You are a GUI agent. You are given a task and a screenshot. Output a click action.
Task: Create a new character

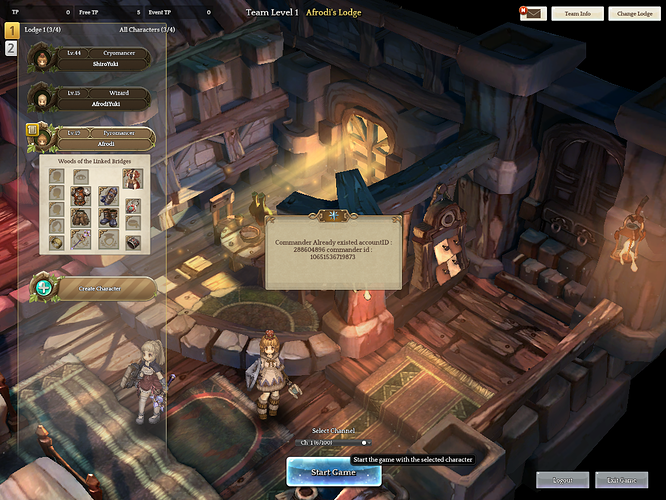95,289
